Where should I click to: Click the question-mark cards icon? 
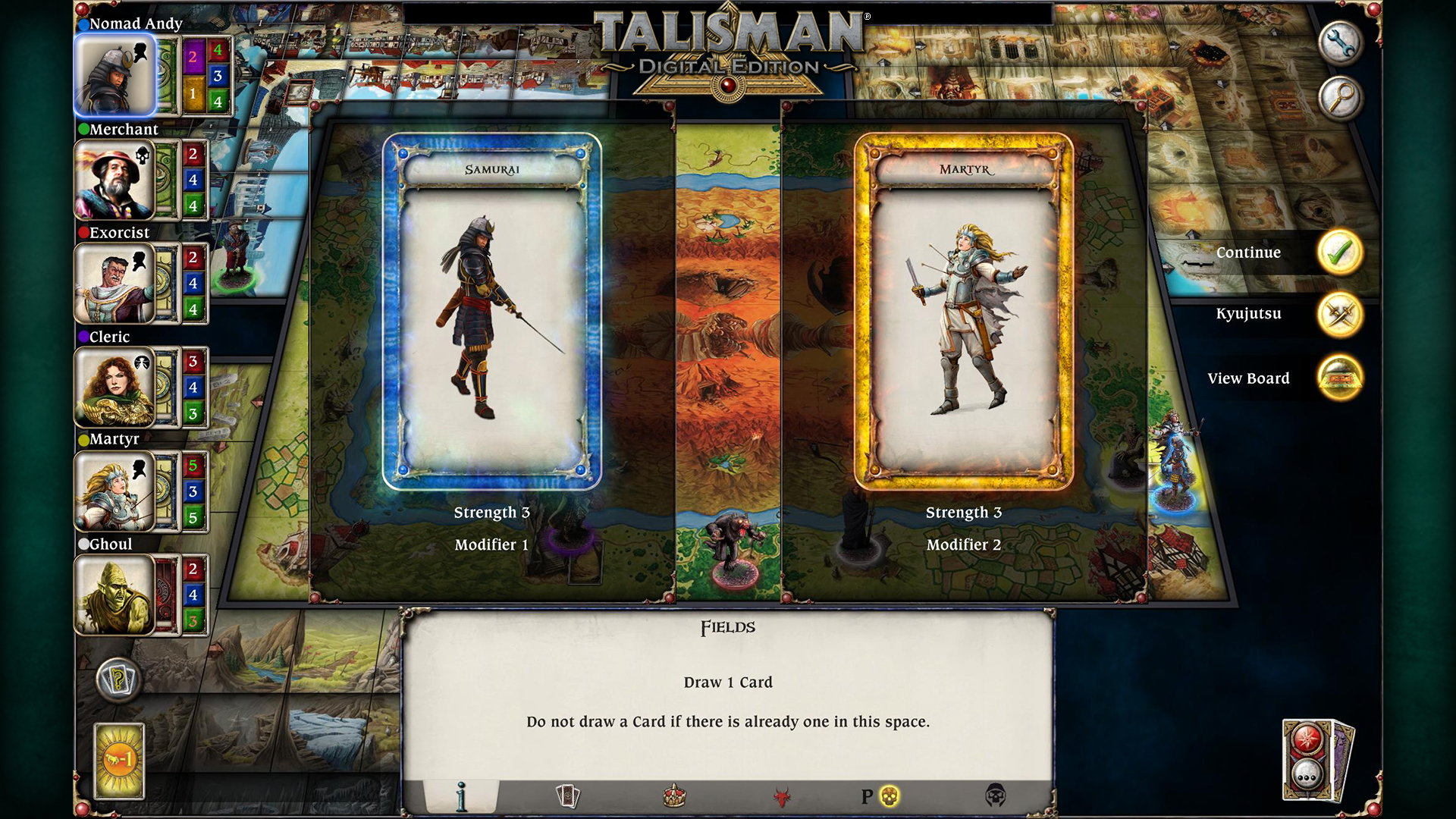coord(118,681)
